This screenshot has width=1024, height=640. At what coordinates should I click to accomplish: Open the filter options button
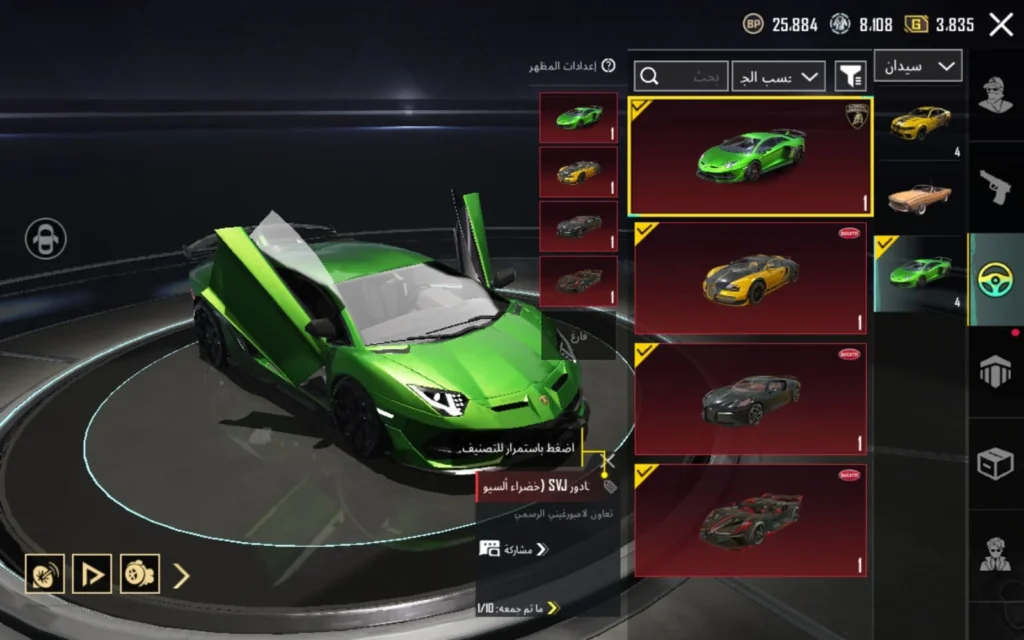pos(850,76)
